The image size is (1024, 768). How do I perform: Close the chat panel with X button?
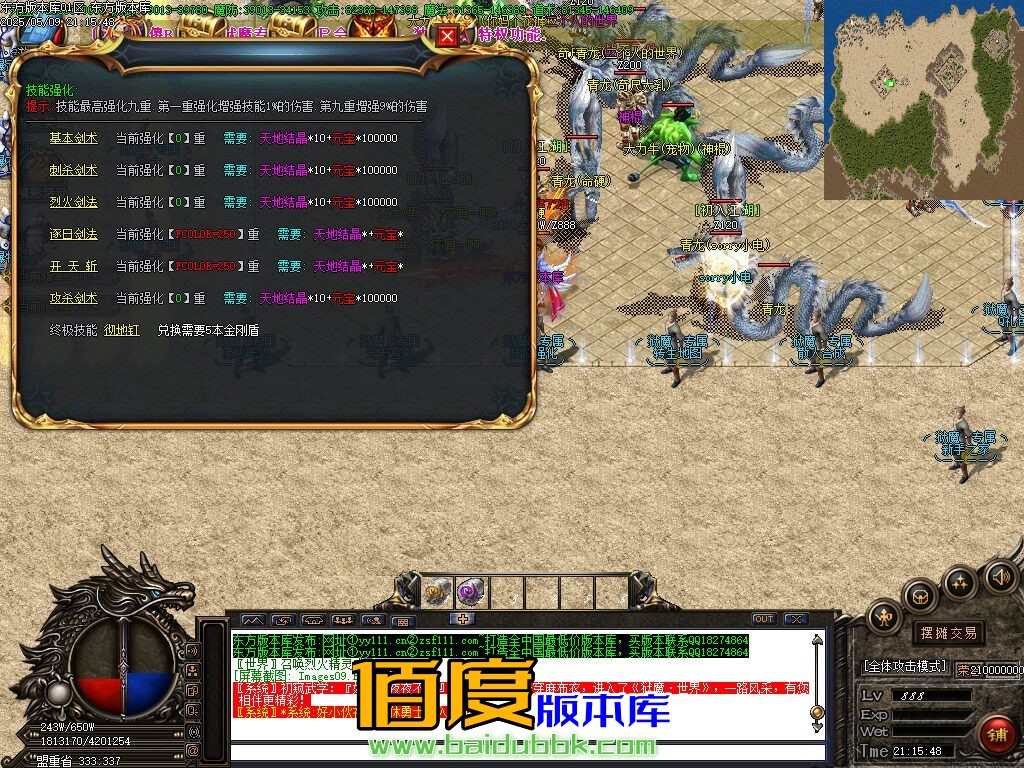point(795,619)
